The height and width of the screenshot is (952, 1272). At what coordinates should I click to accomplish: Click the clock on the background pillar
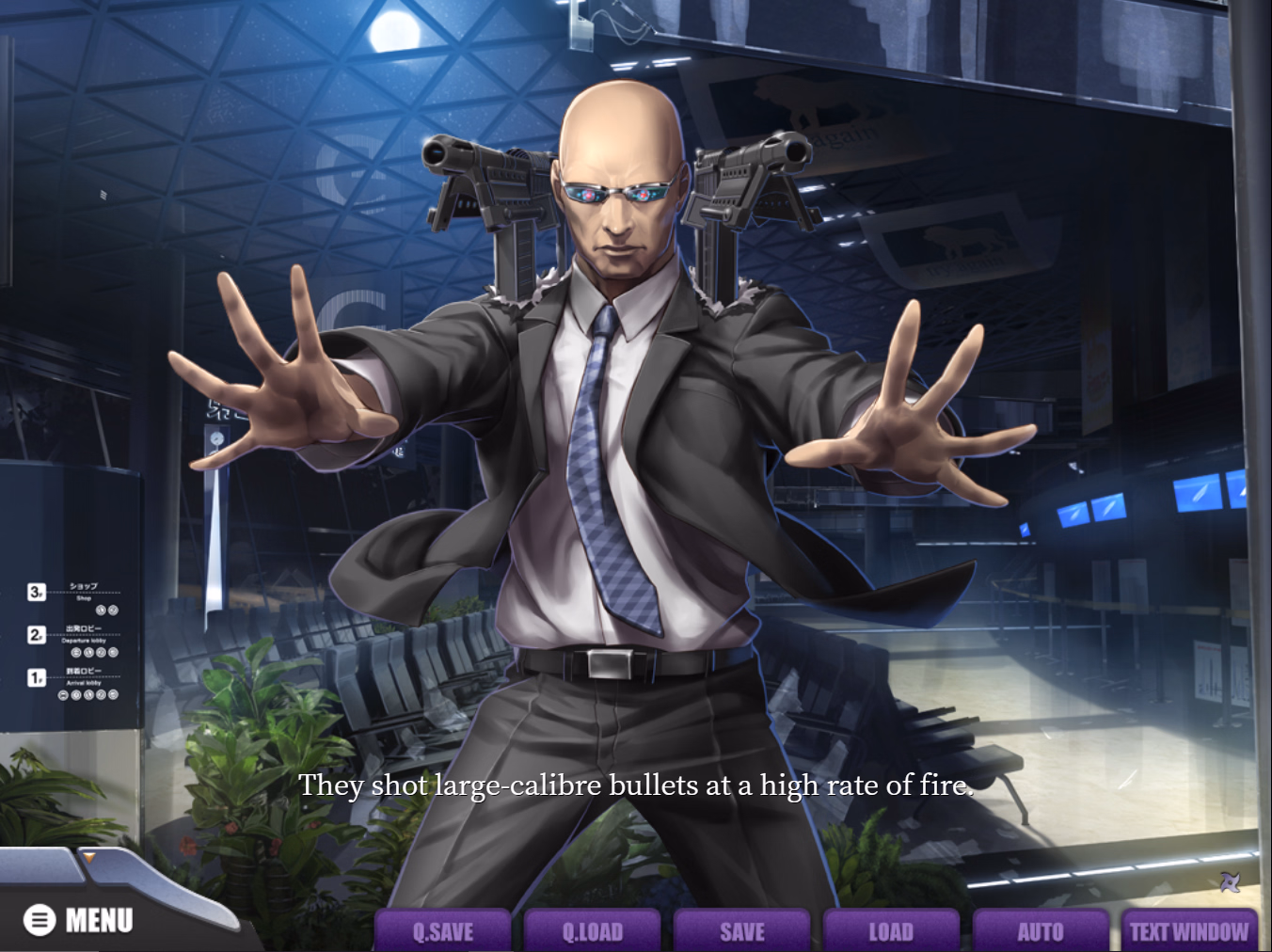[216, 436]
